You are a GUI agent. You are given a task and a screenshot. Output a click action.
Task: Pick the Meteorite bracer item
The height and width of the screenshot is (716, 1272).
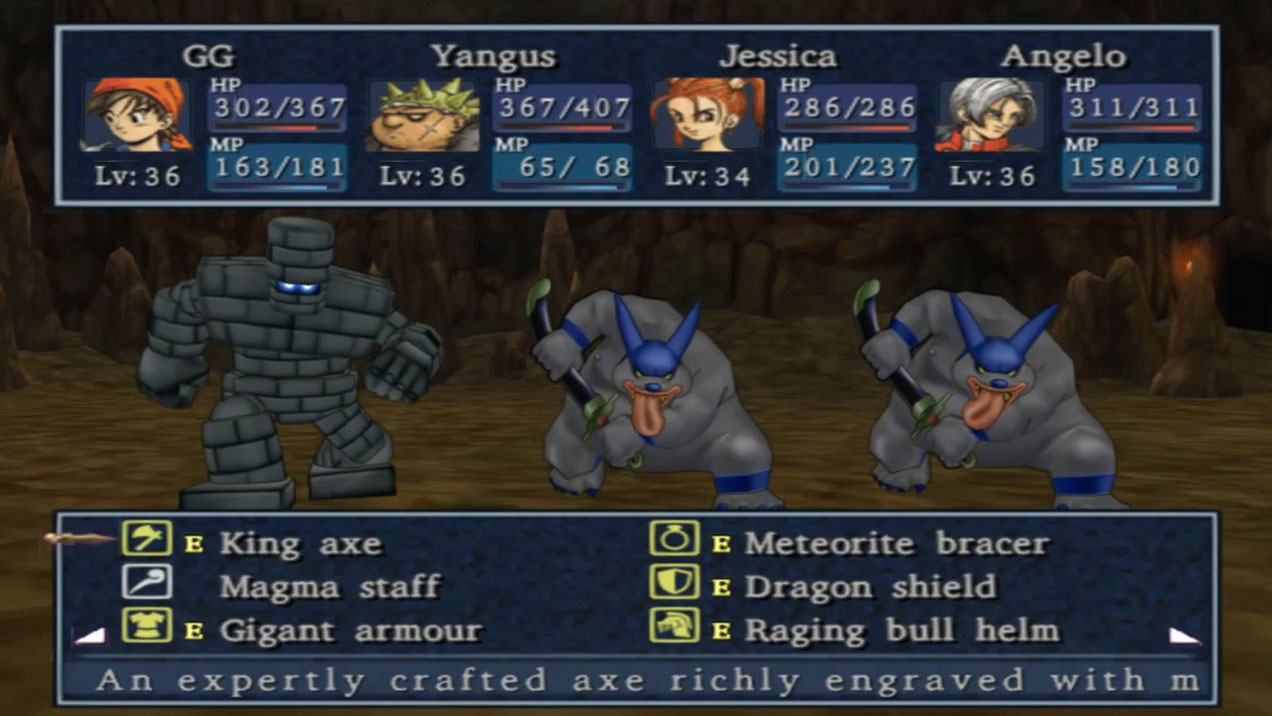click(896, 544)
